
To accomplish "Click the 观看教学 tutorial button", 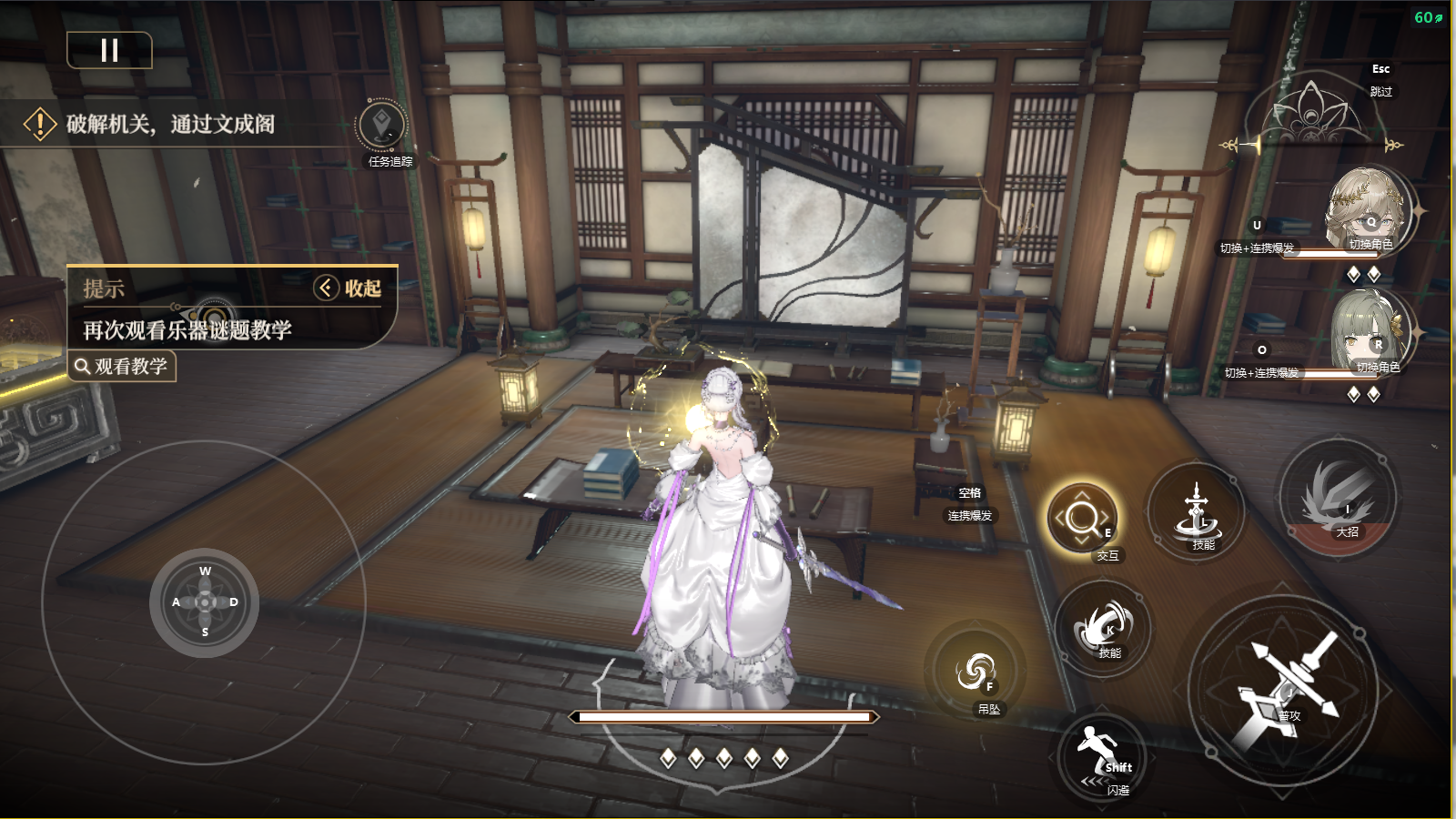I will (122, 367).
